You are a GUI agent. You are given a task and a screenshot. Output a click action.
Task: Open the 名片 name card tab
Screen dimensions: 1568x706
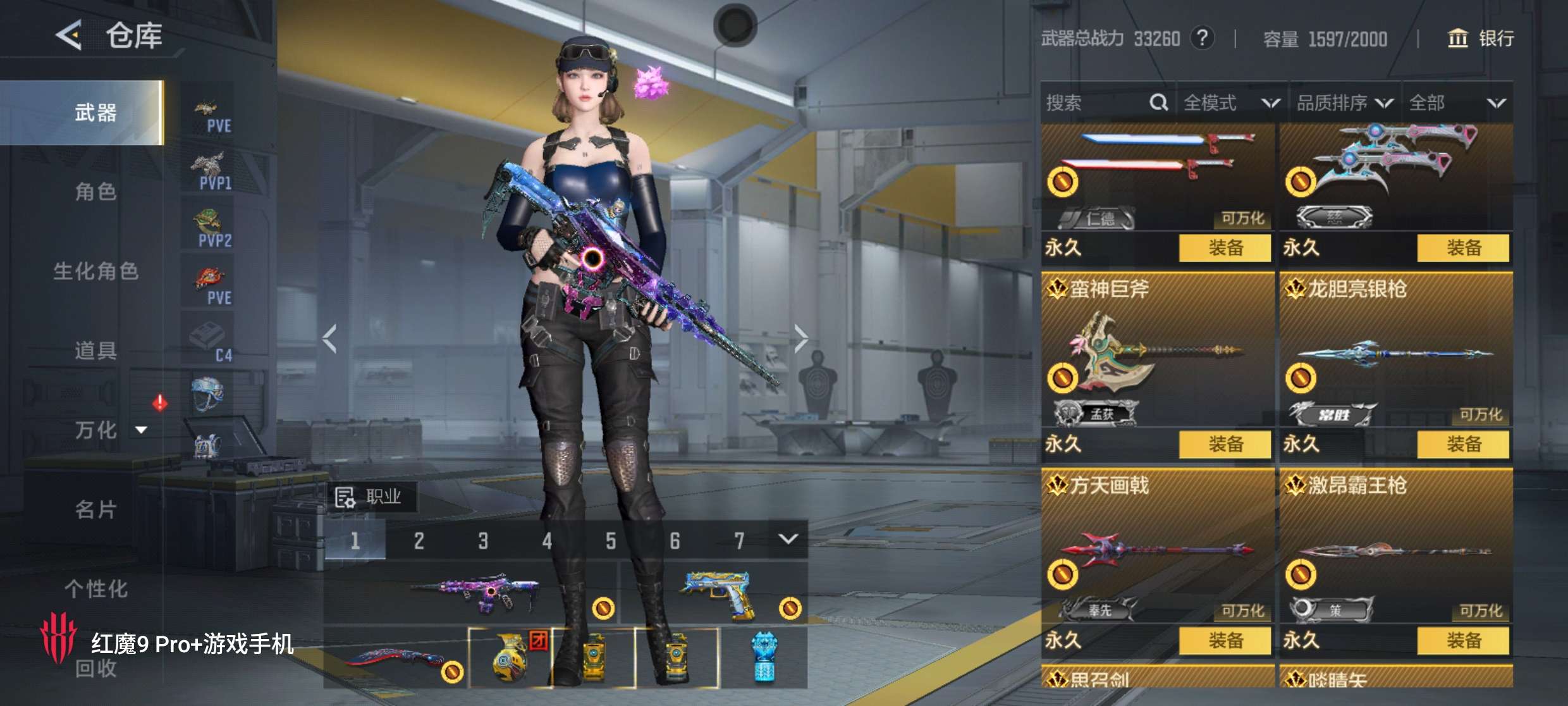(95, 509)
